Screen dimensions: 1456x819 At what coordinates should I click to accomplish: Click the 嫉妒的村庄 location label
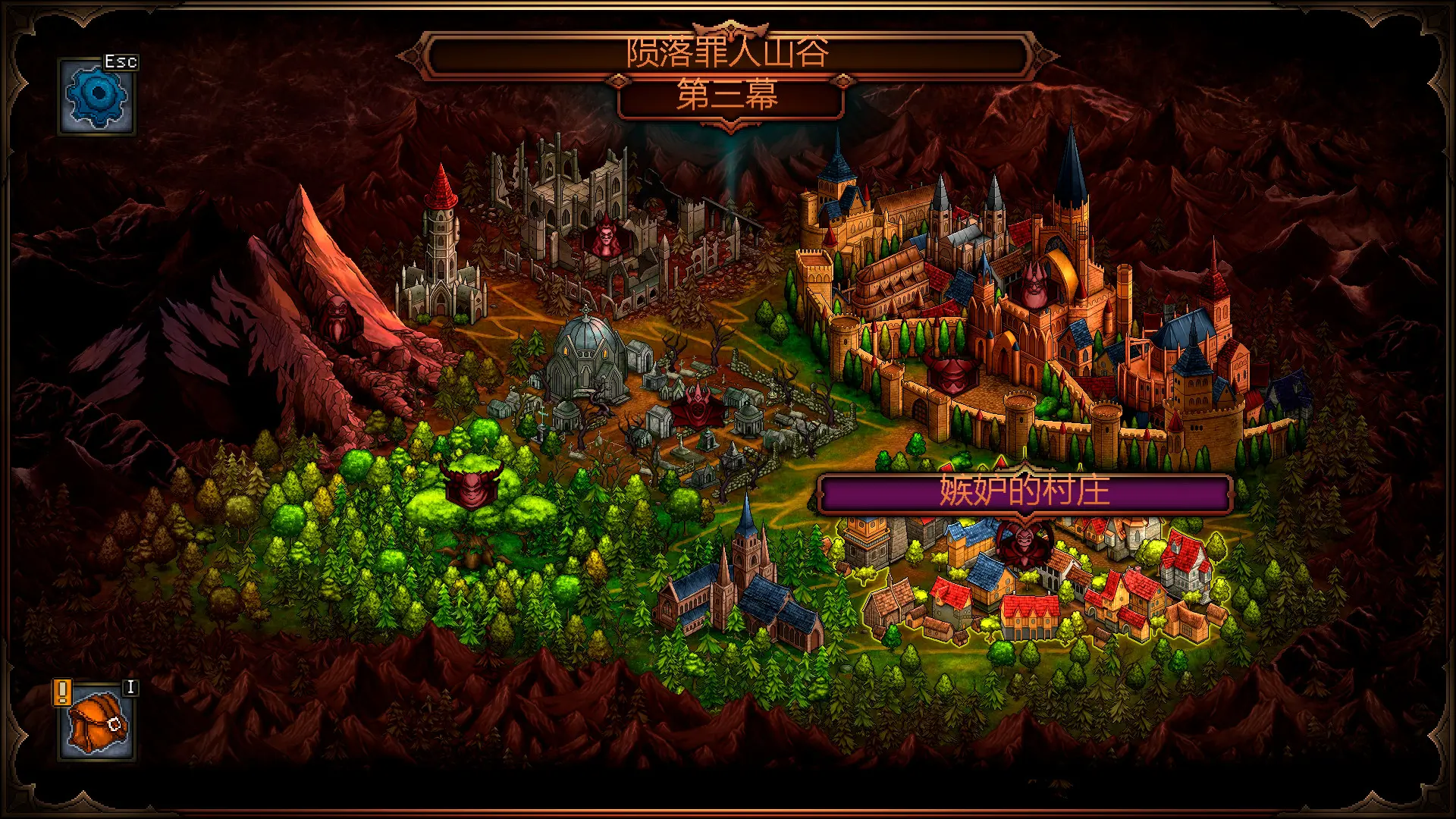(1024, 491)
